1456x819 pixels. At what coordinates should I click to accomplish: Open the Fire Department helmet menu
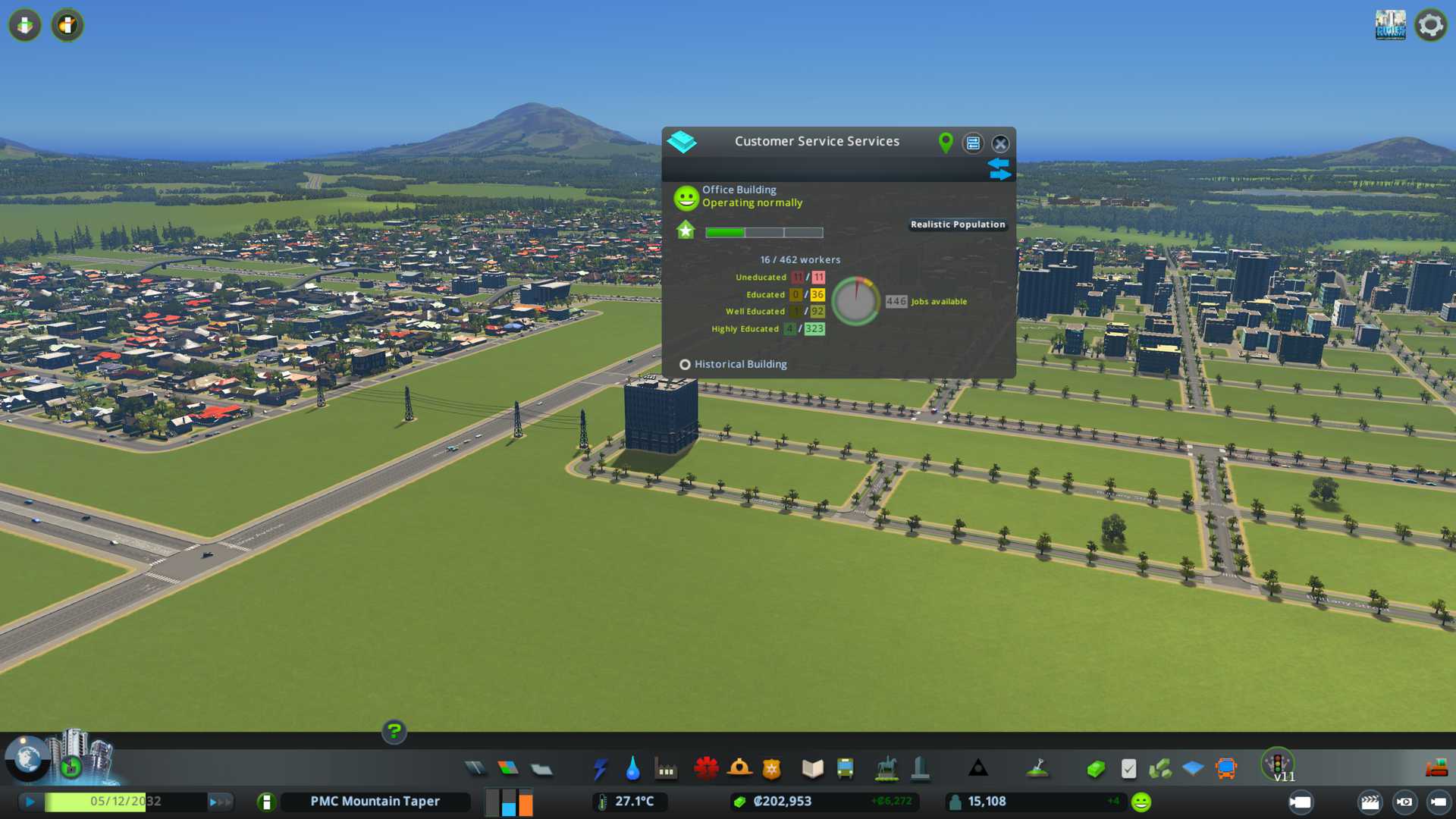click(739, 769)
